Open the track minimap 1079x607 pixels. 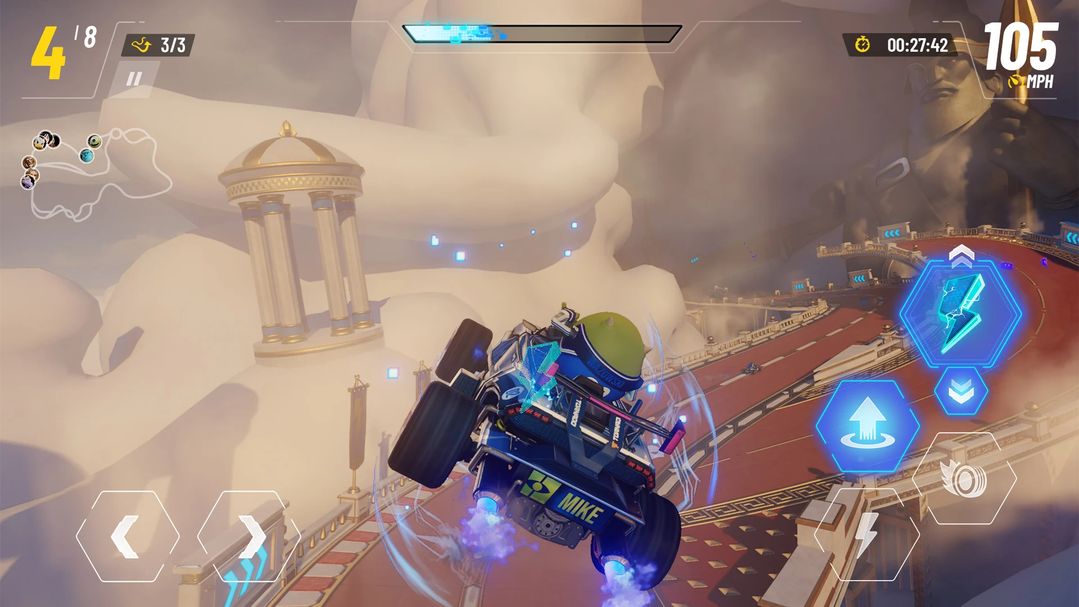[x=95, y=173]
